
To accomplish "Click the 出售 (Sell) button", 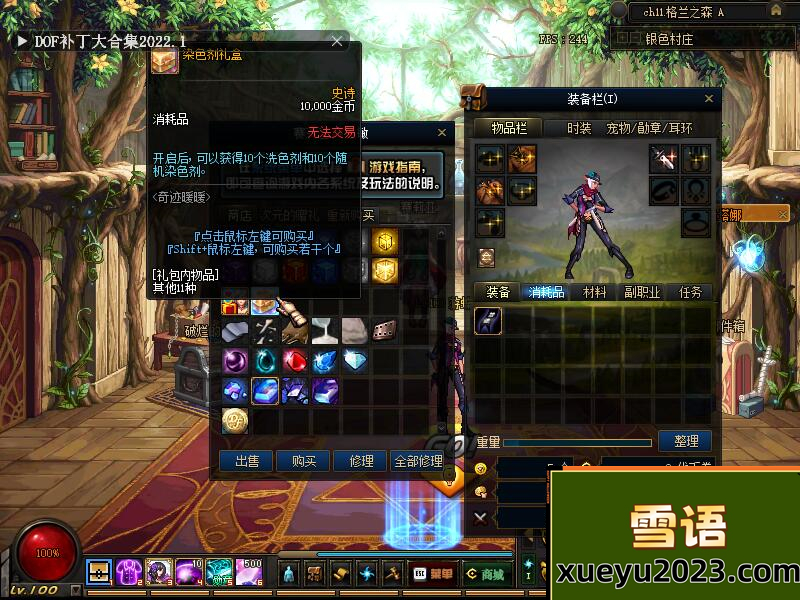I will [x=247, y=461].
